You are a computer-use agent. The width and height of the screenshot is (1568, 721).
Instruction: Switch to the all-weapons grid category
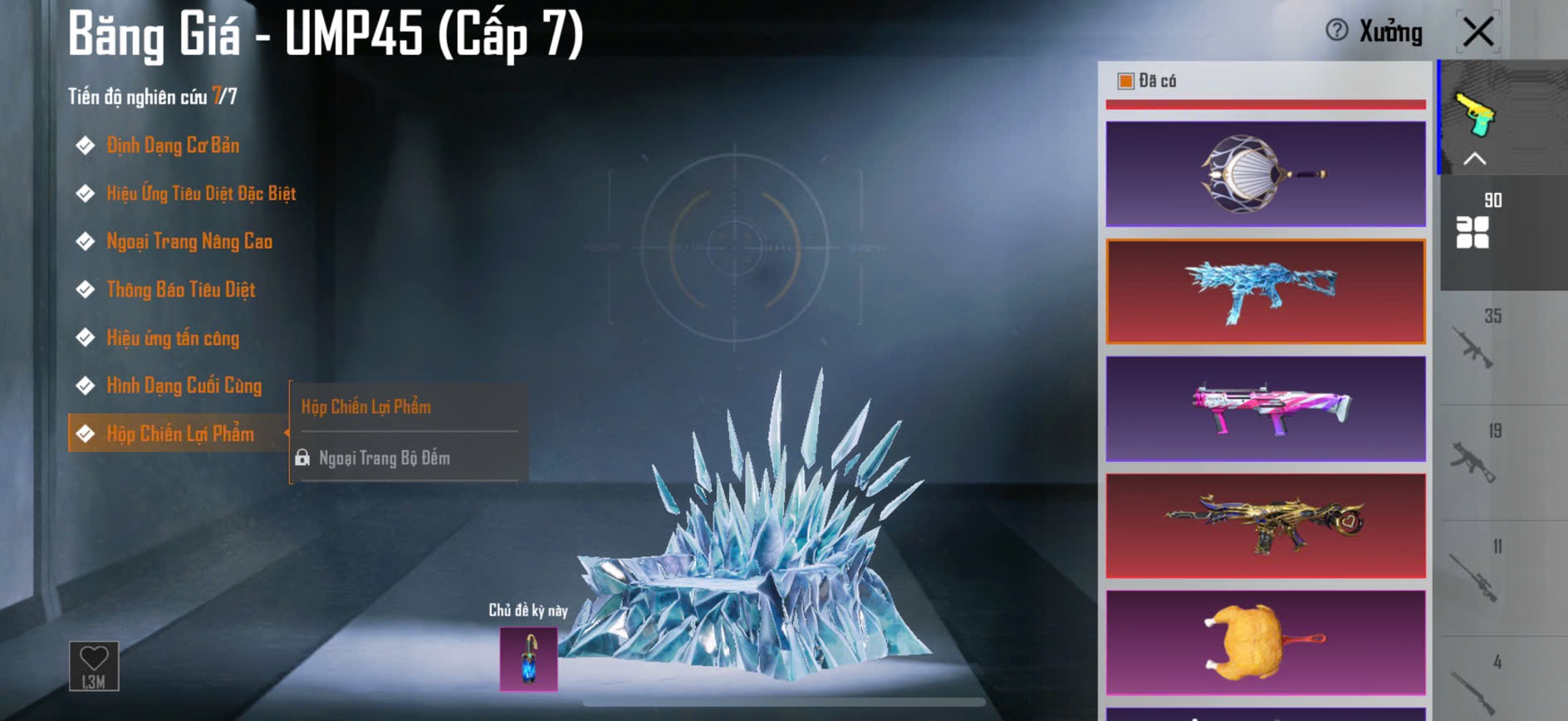pos(1473,232)
